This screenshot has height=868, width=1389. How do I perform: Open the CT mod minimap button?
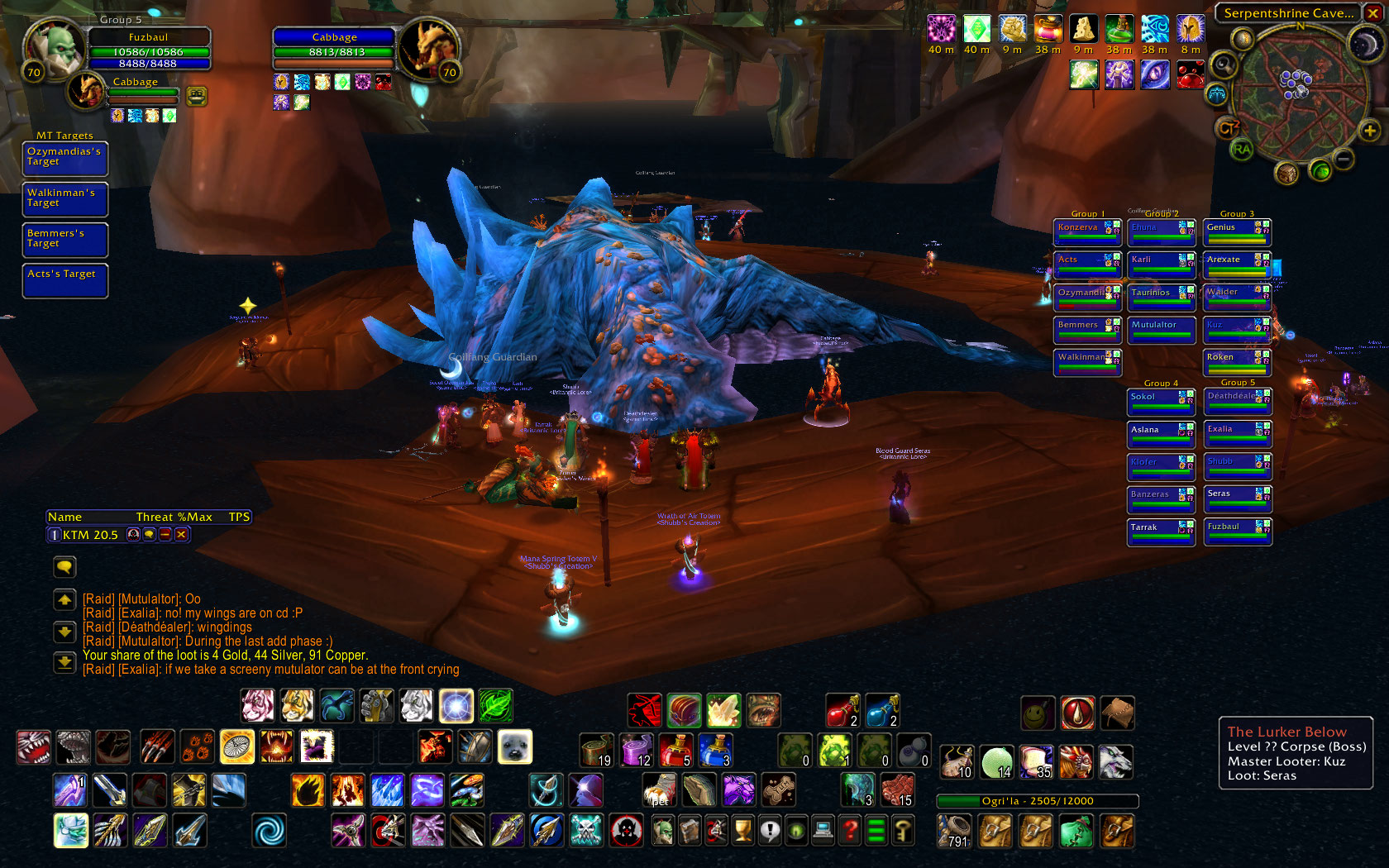click(1228, 128)
